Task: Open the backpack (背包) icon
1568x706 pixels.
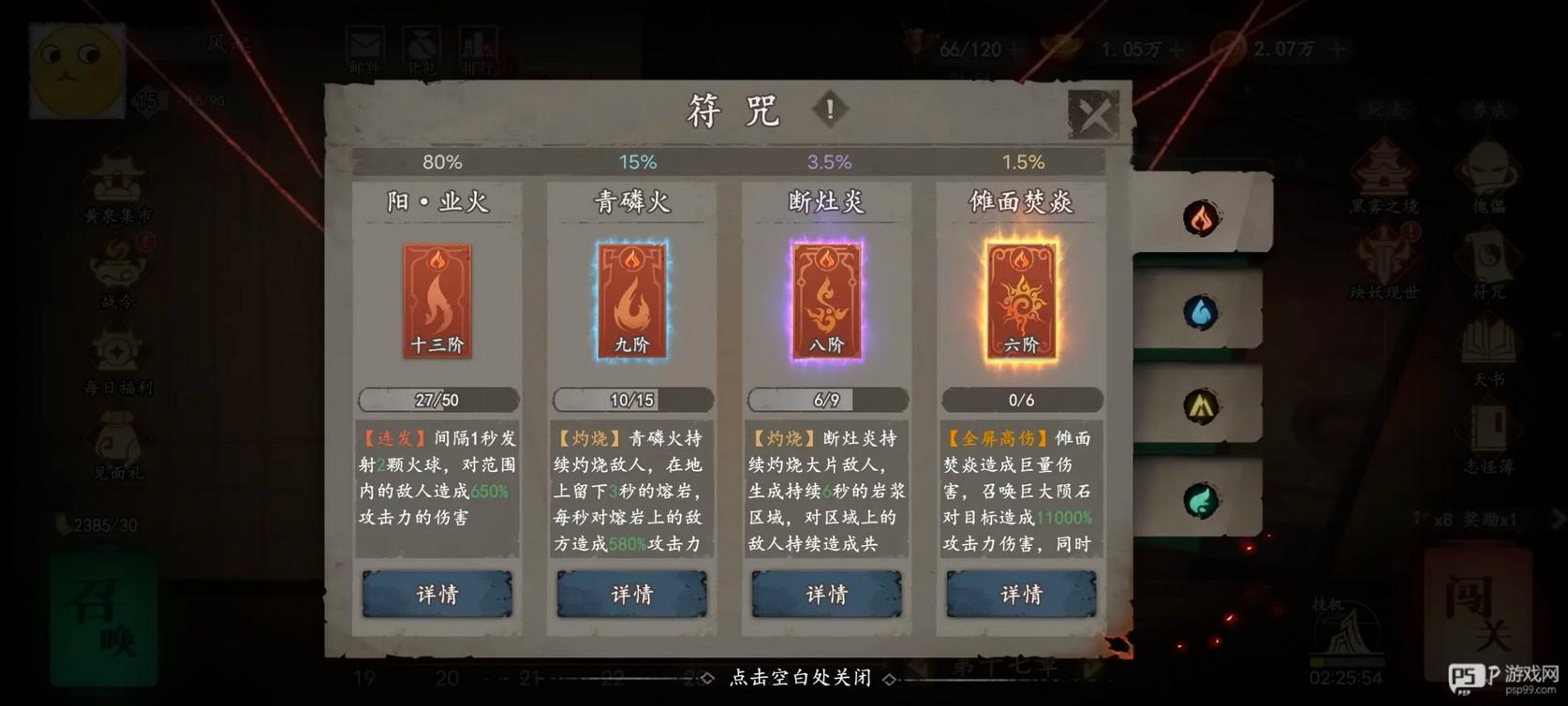Action: point(422,42)
